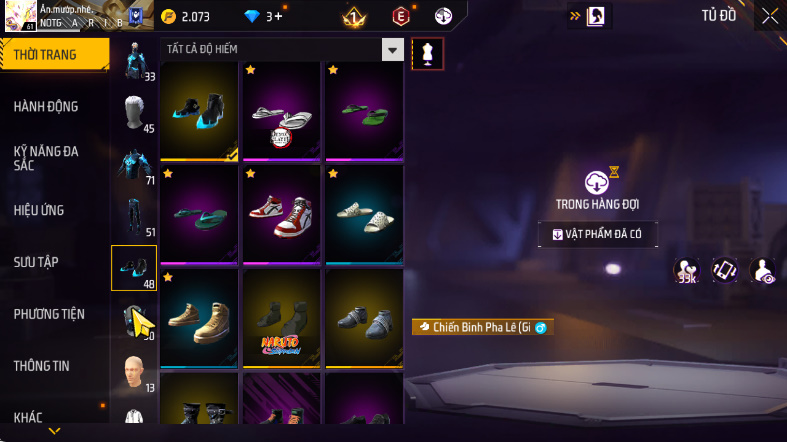Open the Hành Động category
This screenshot has width=787, height=442.
(46, 107)
